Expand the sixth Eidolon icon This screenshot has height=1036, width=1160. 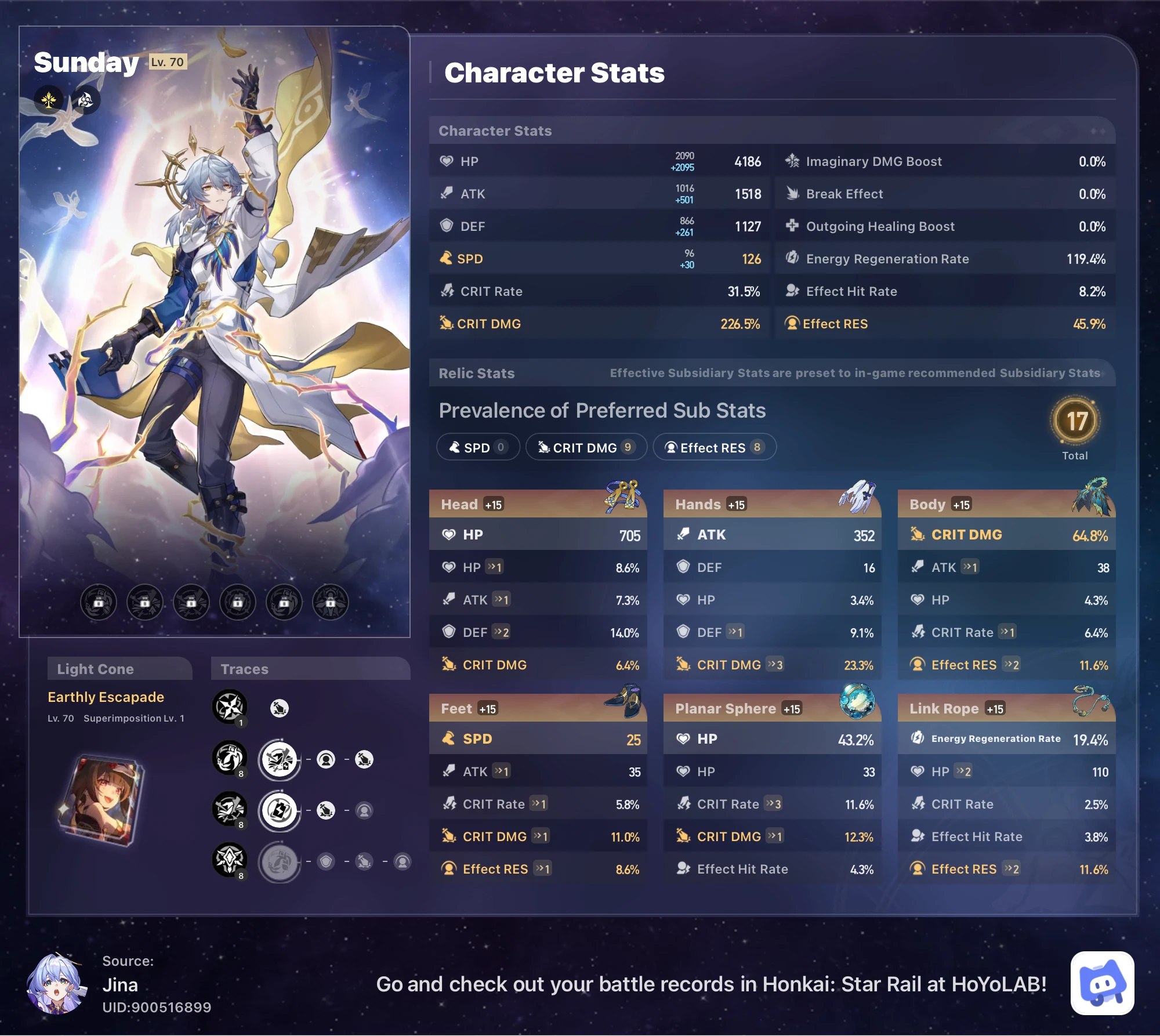tap(331, 602)
